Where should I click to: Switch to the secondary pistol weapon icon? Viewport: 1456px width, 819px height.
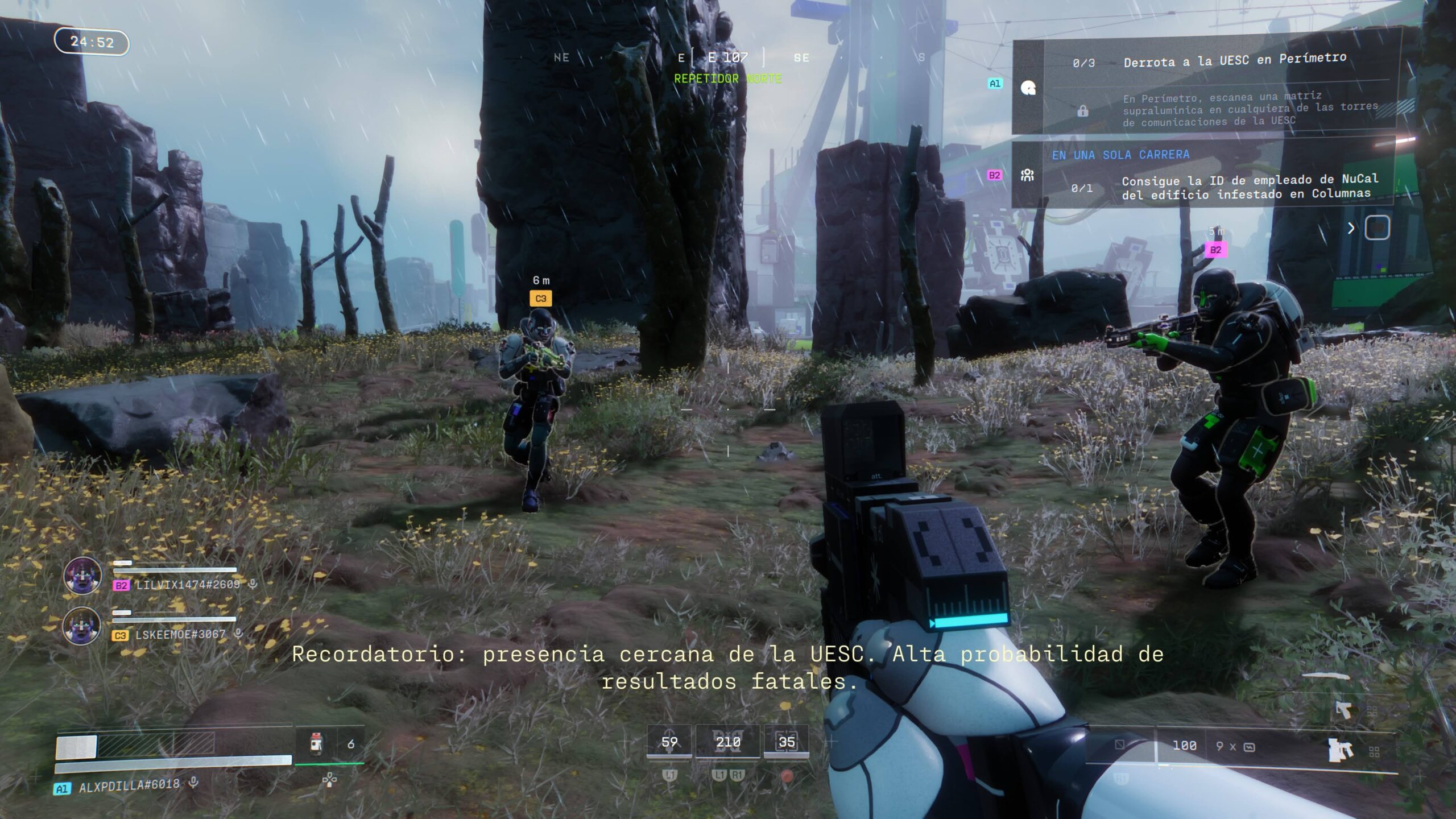(x=1343, y=709)
